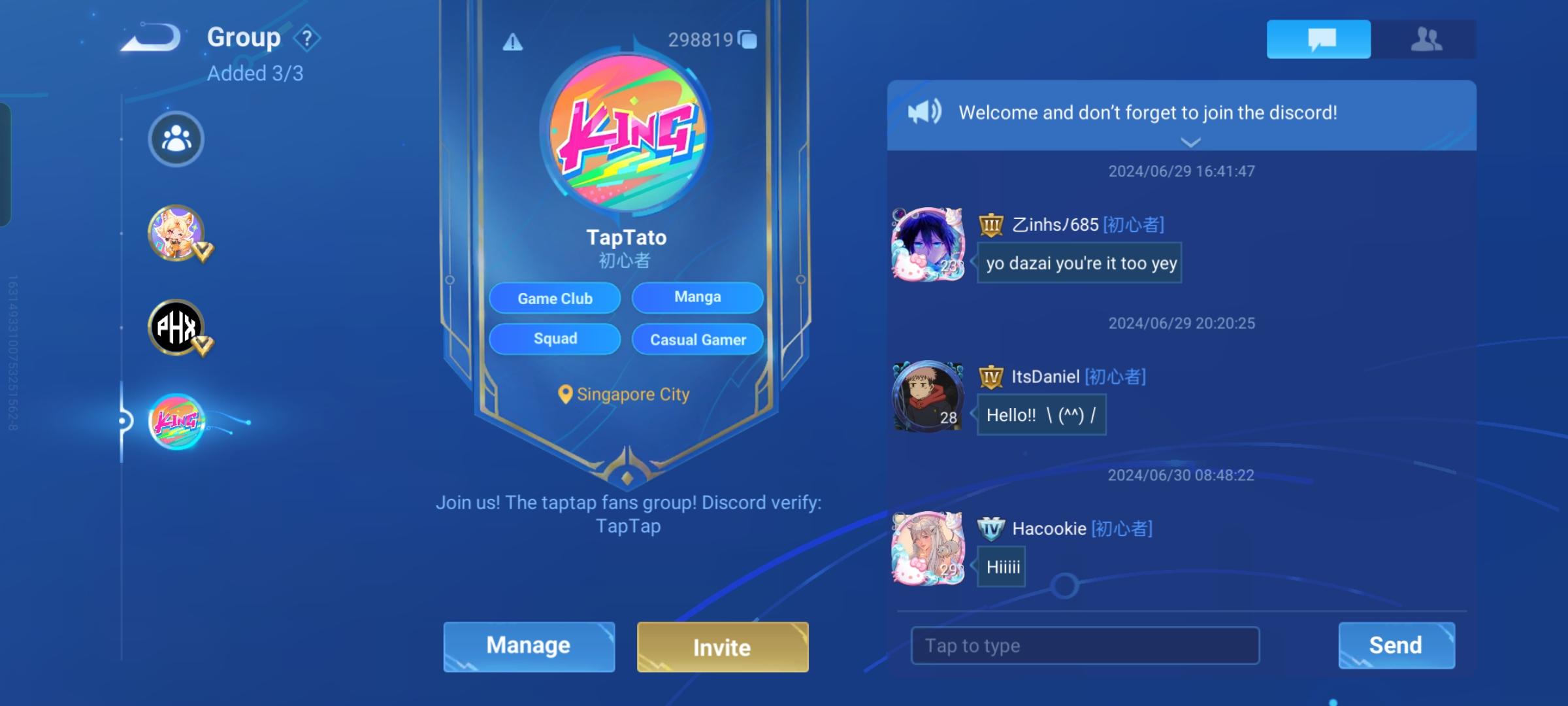Open the person silhouette group icon in sidebar
The image size is (1568, 706).
tap(174, 139)
